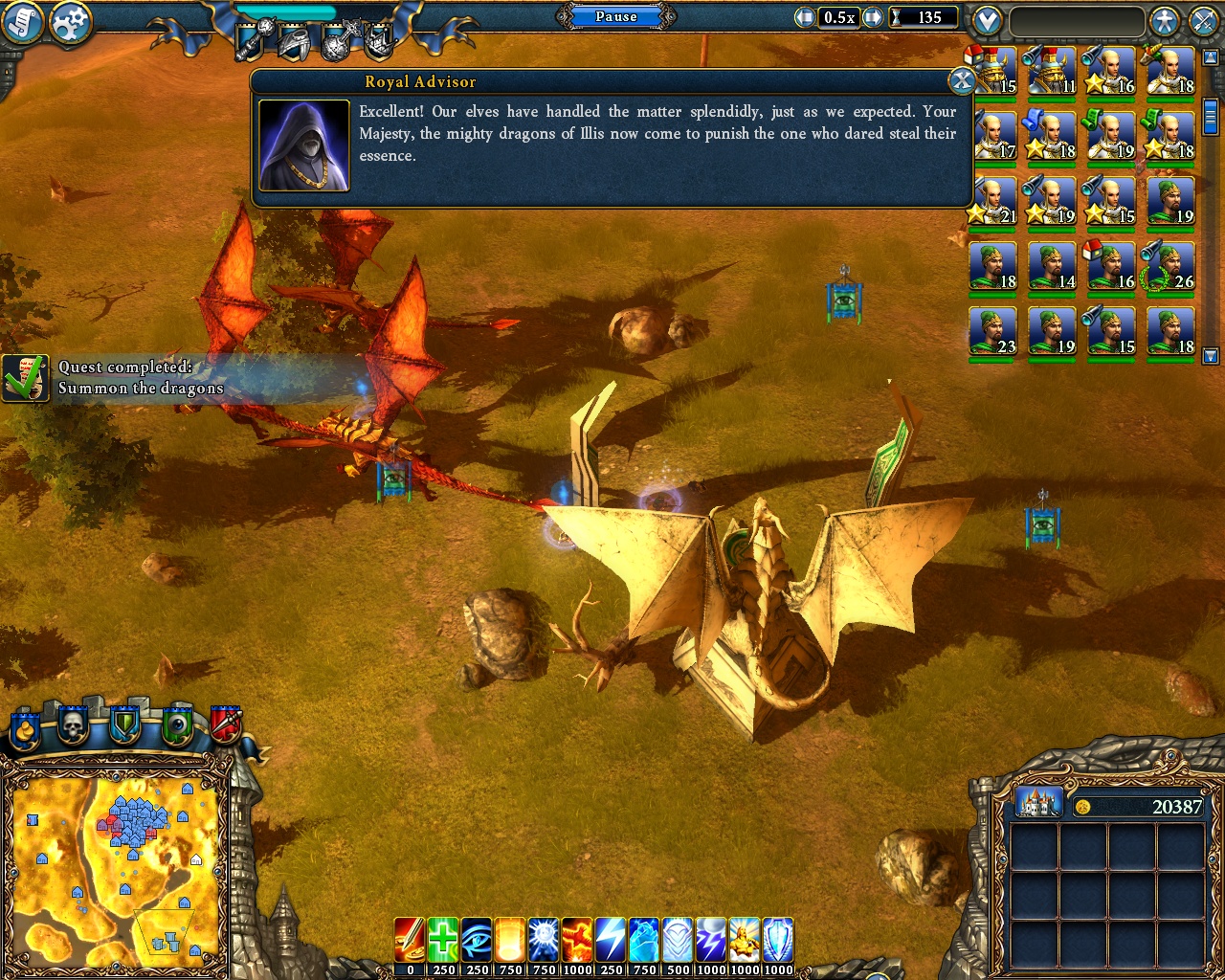
Task: Place the green eye explore flag
Action: 176,727
